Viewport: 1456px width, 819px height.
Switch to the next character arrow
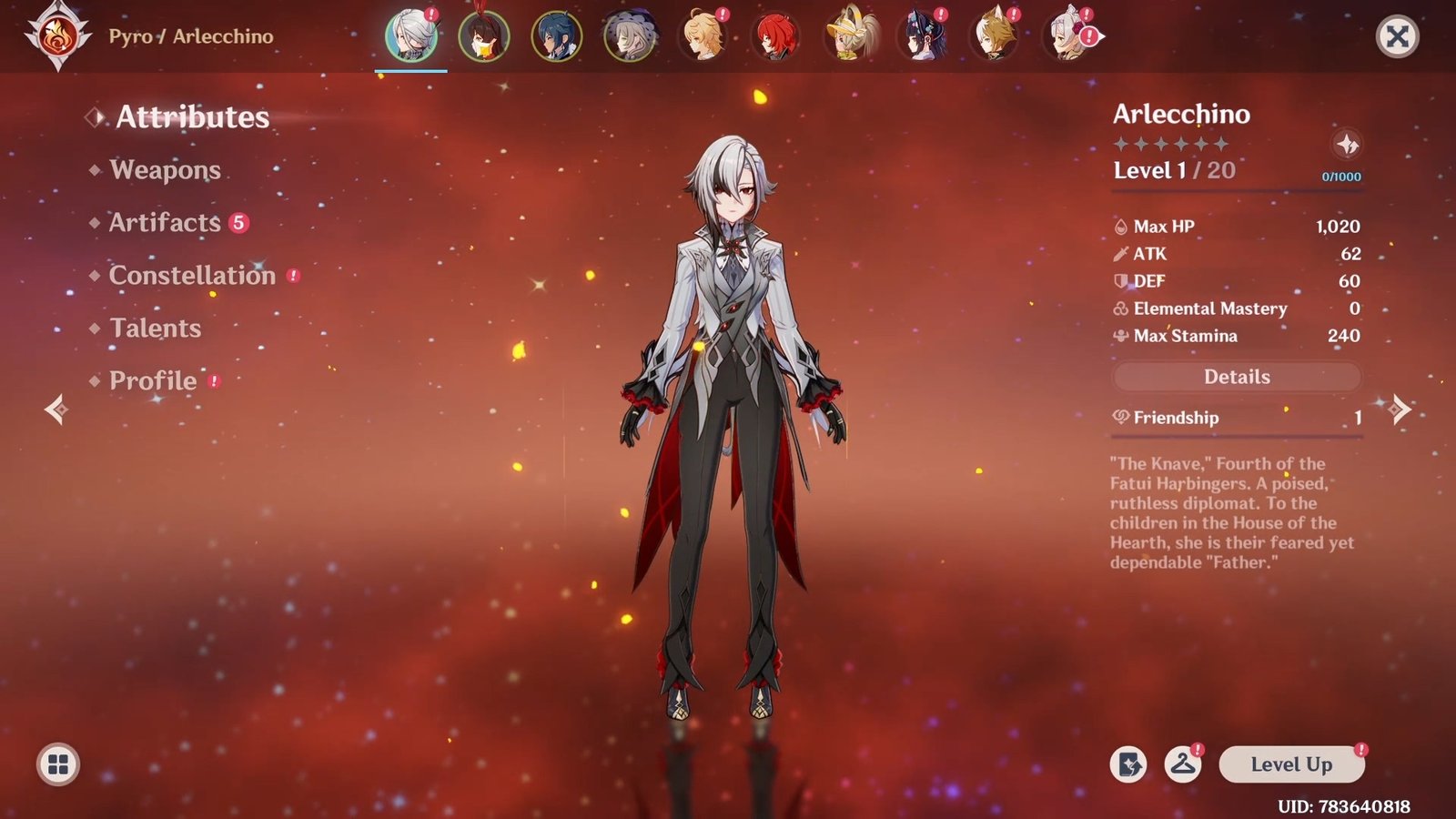(1400, 409)
